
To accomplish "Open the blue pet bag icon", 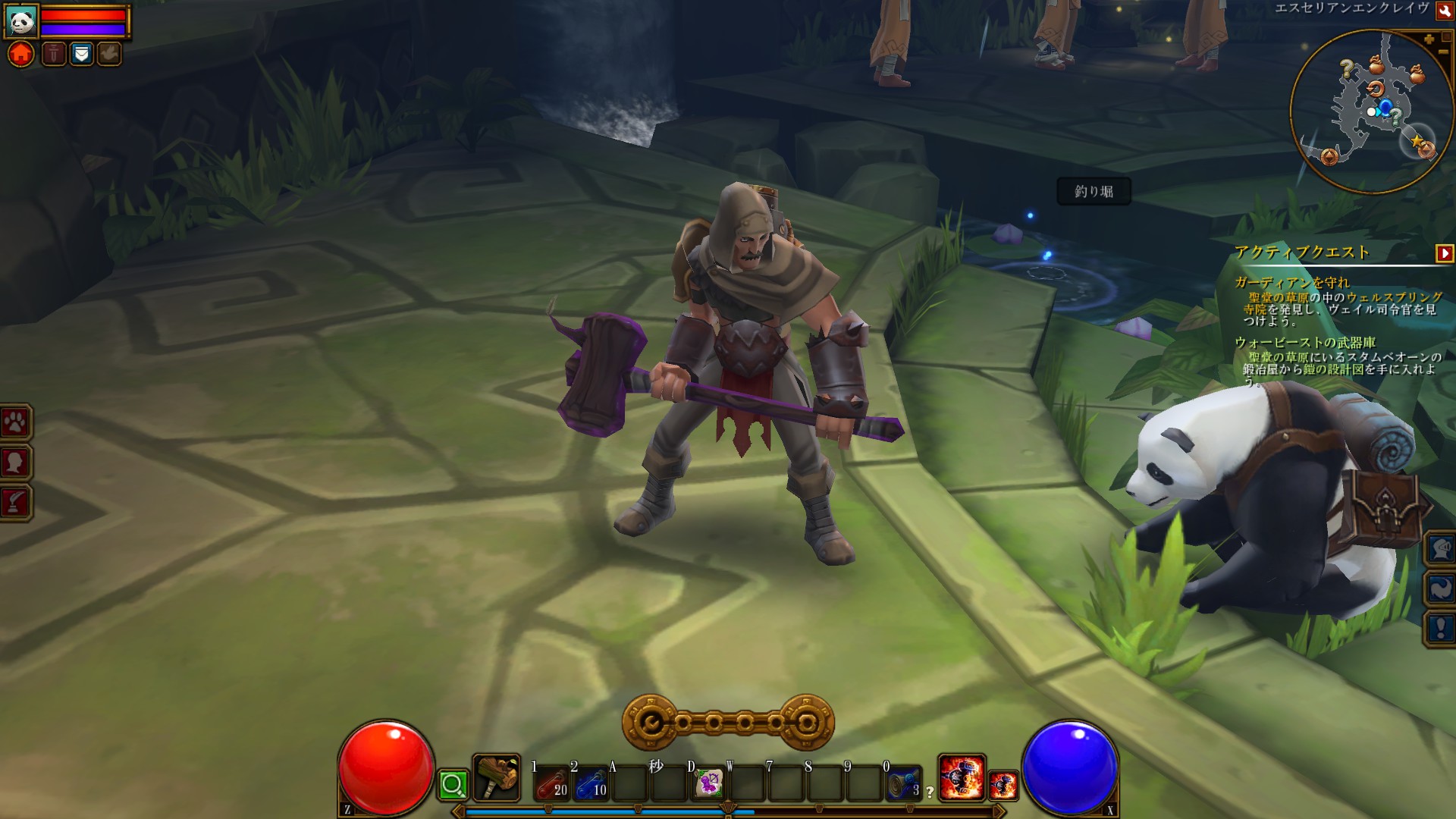I will click(x=81, y=54).
